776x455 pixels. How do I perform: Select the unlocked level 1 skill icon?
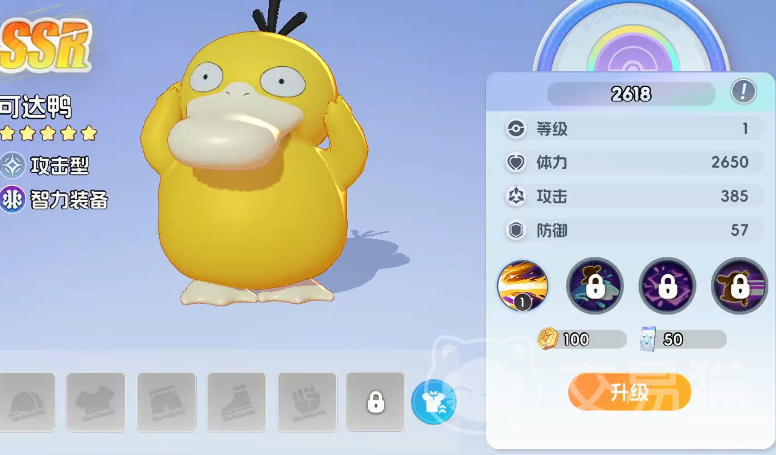coord(522,286)
